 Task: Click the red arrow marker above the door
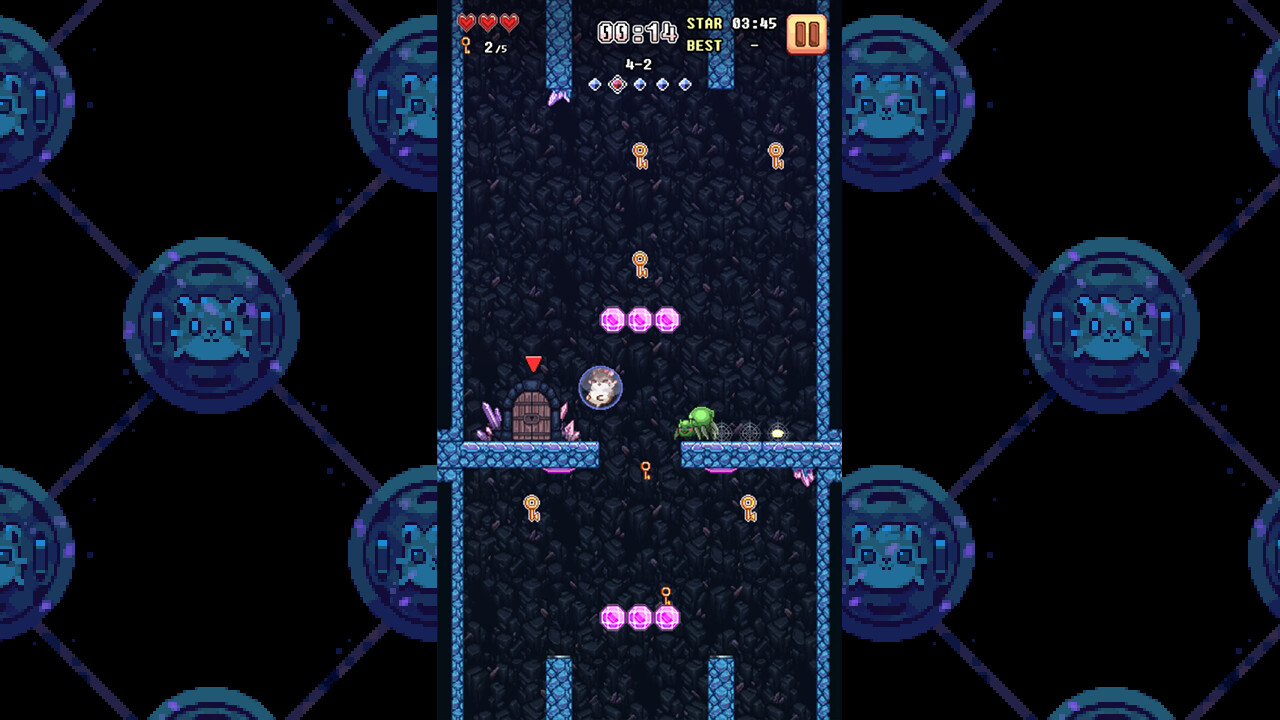tap(534, 364)
